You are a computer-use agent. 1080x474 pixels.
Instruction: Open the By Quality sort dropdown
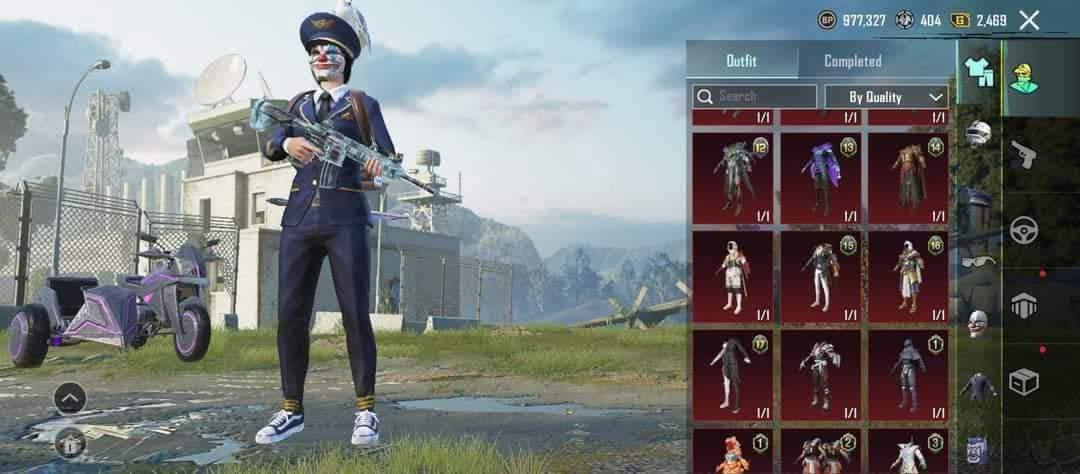coord(885,97)
